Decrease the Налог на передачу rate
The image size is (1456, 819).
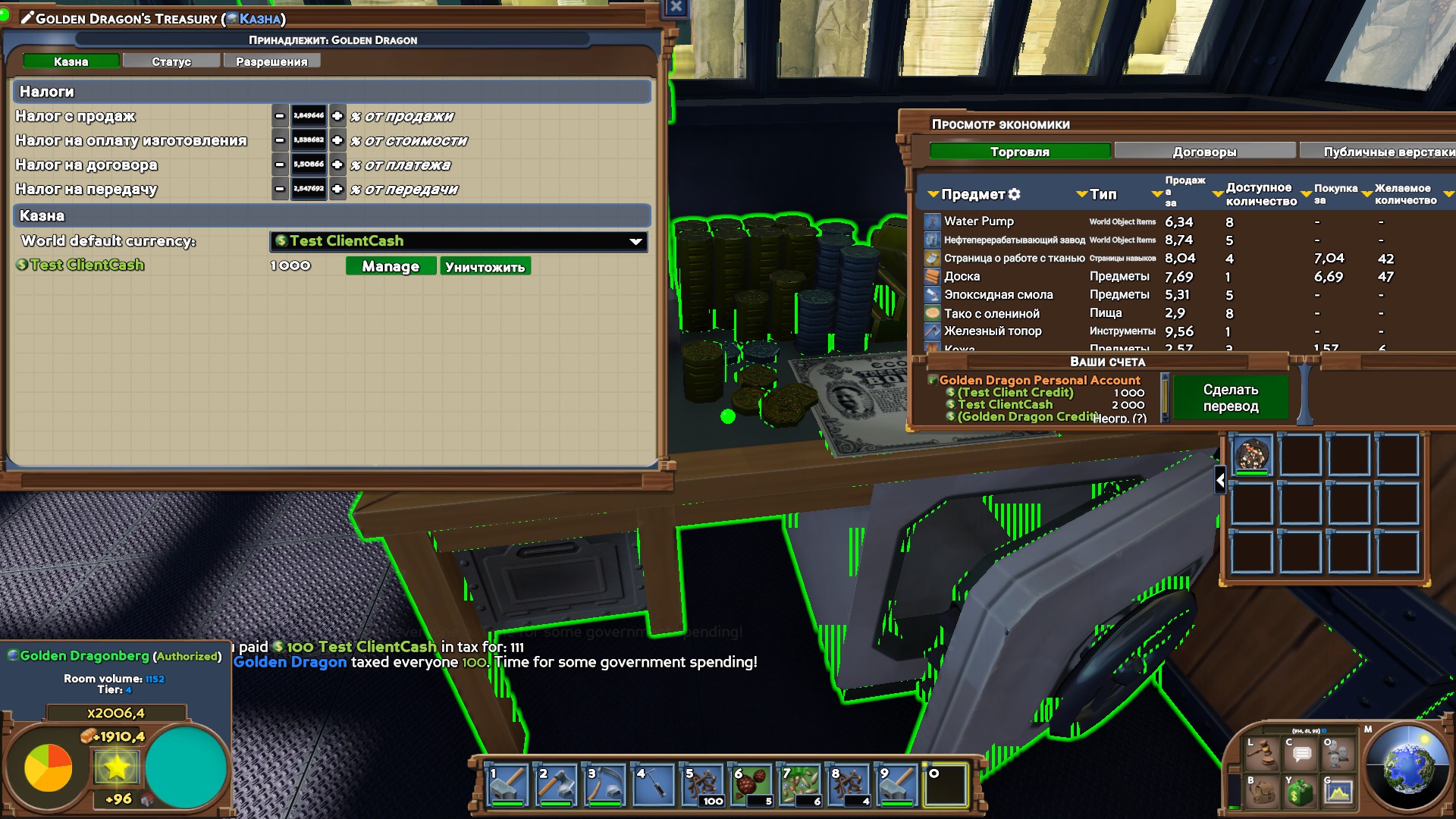[x=280, y=189]
